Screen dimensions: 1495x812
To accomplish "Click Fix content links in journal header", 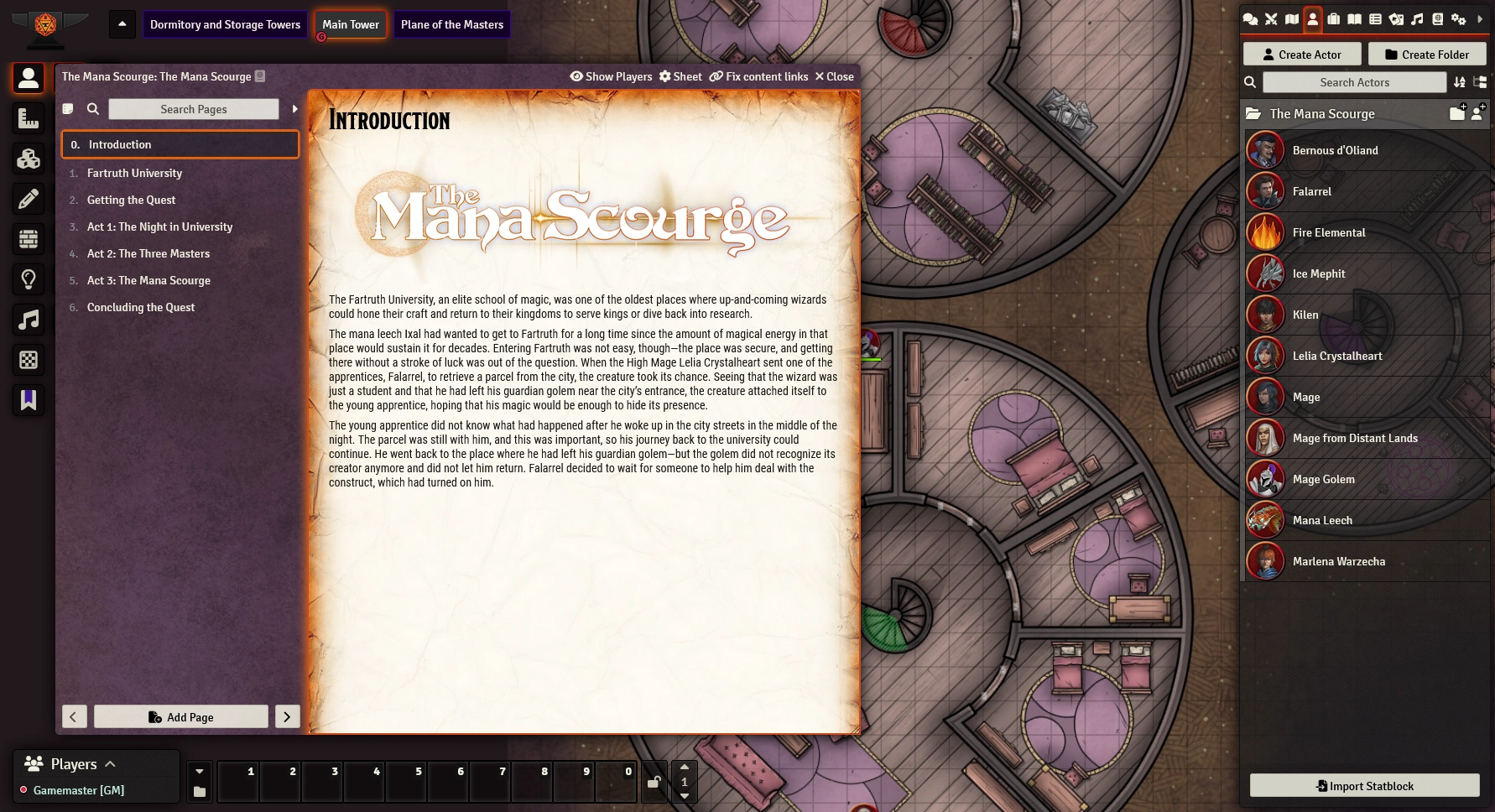I will click(x=758, y=76).
